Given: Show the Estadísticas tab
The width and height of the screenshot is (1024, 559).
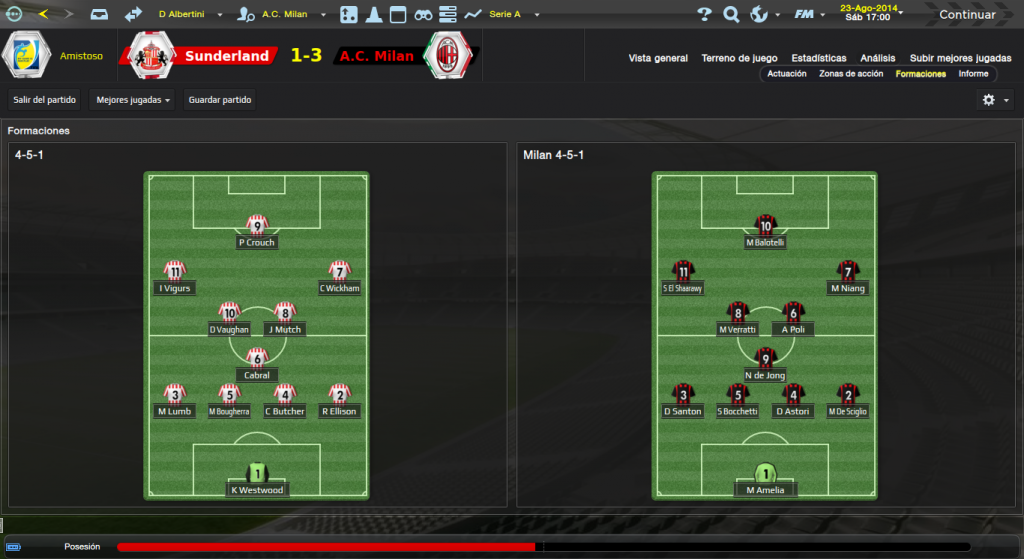Looking at the screenshot, I should [818, 58].
